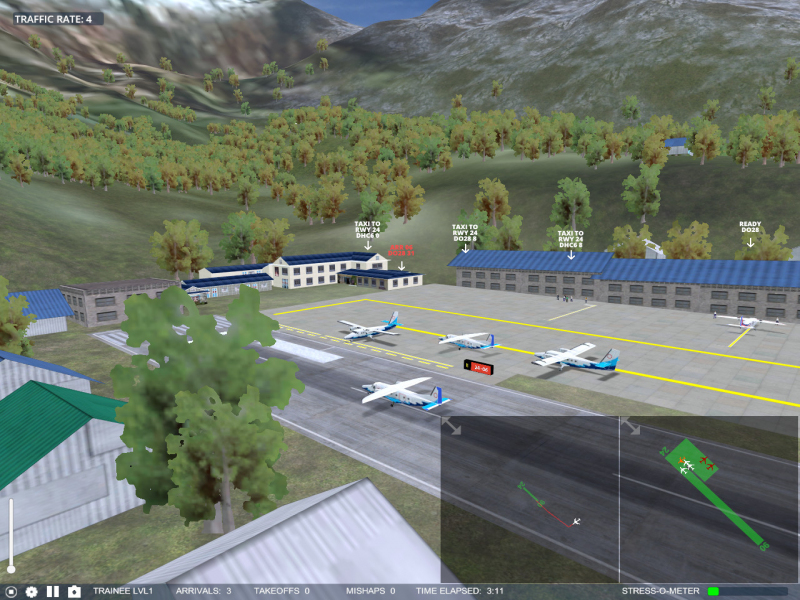Pause the simulation
Image resolution: width=800 pixels, height=600 pixels.
pyautogui.click(x=53, y=592)
